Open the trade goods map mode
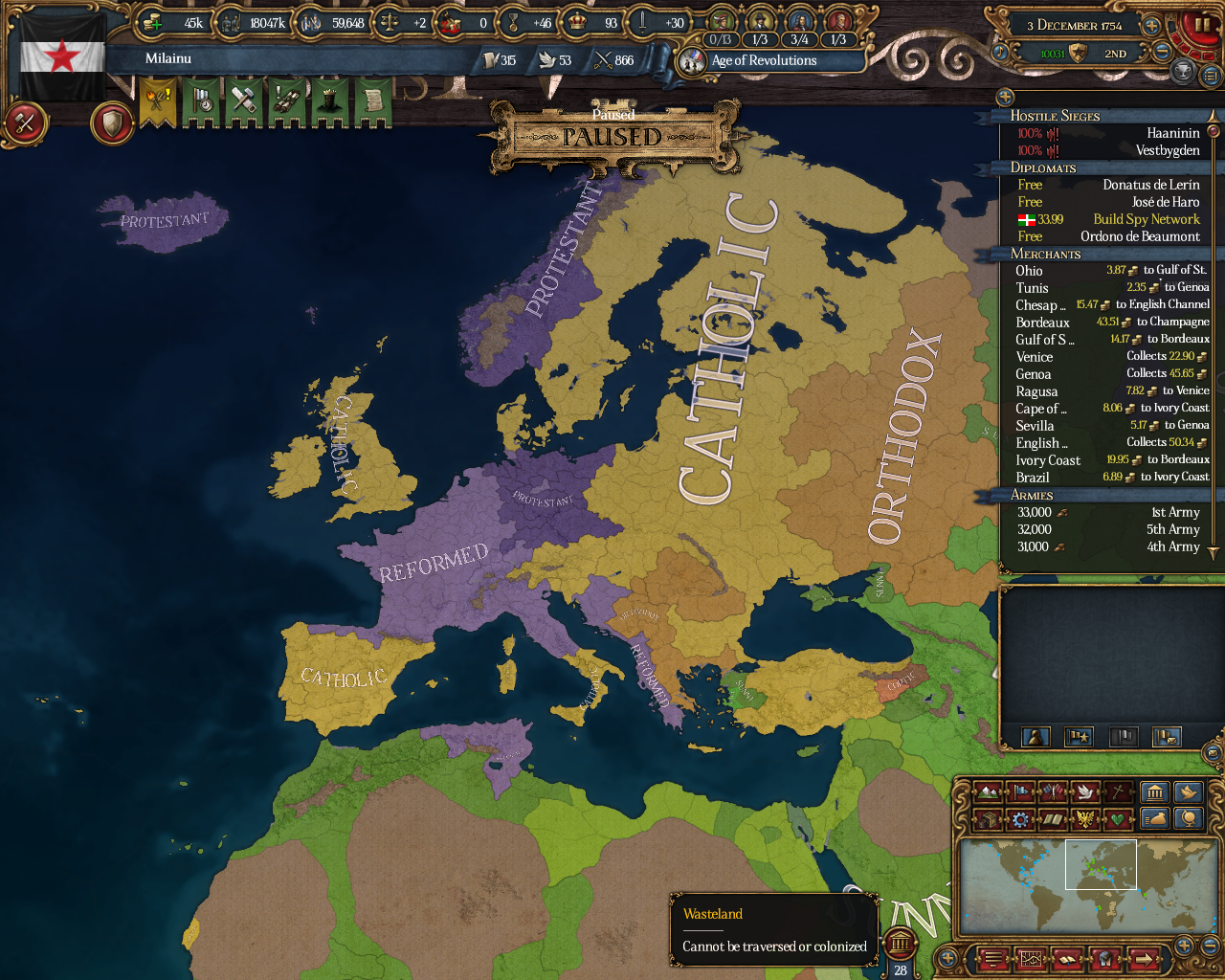Screen dimensions: 1225x980 tap(989, 820)
